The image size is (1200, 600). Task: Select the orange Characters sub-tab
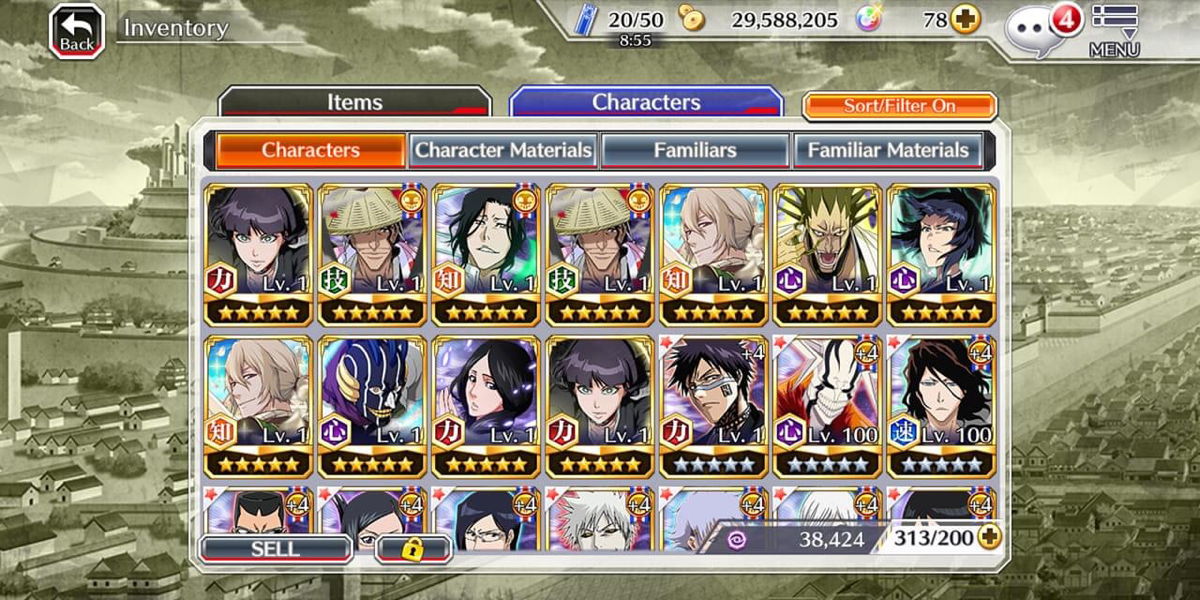pyautogui.click(x=310, y=150)
